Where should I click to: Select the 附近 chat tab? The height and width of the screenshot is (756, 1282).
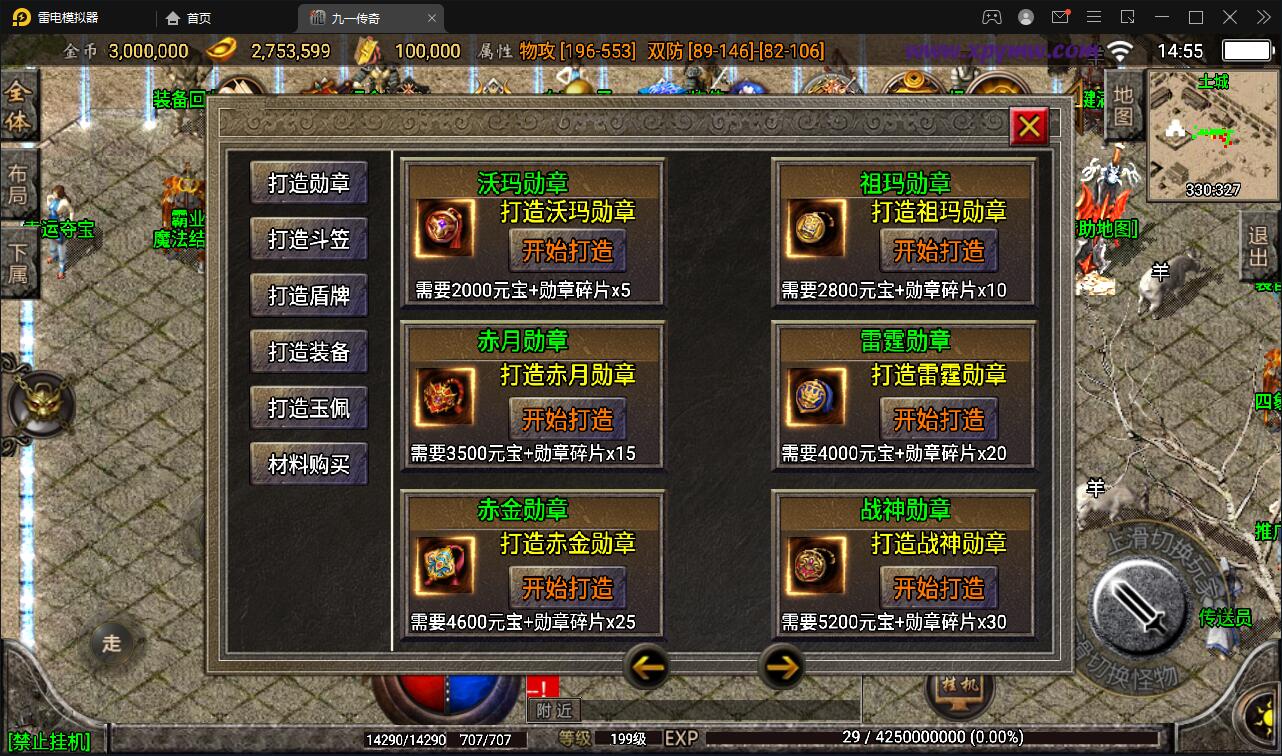tap(552, 710)
